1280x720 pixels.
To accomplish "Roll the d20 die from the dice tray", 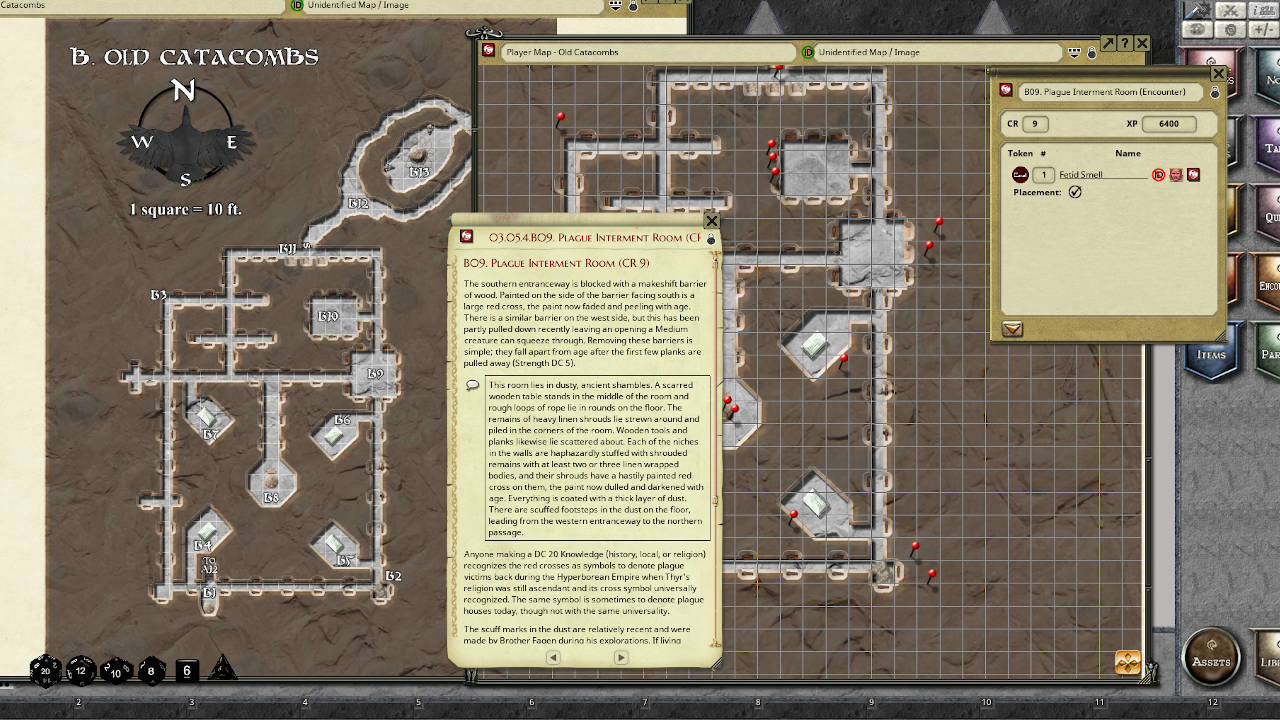I will tap(45, 670).
